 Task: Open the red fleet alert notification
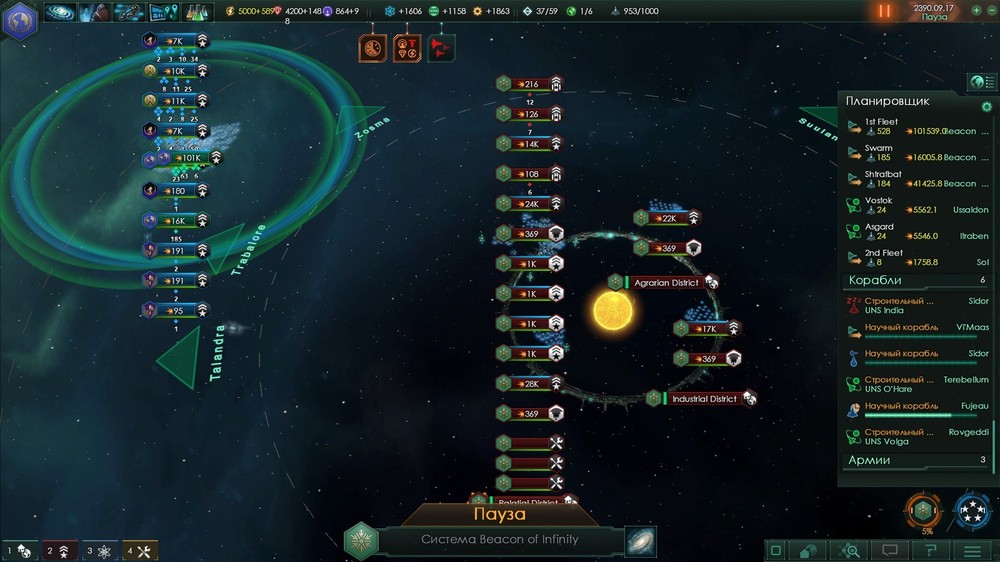point(441,47)
